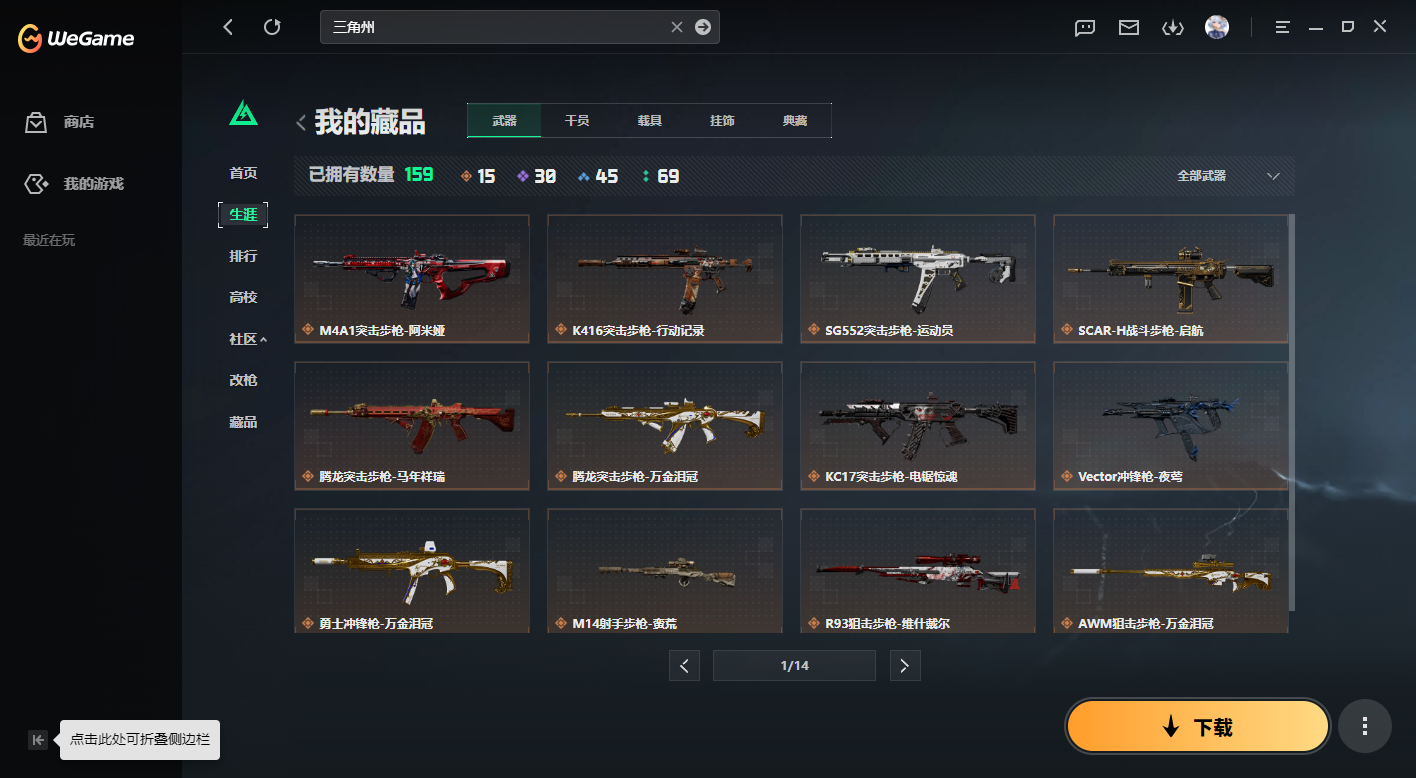Click the yellow 下载 download button

(x=1196, y=726)
